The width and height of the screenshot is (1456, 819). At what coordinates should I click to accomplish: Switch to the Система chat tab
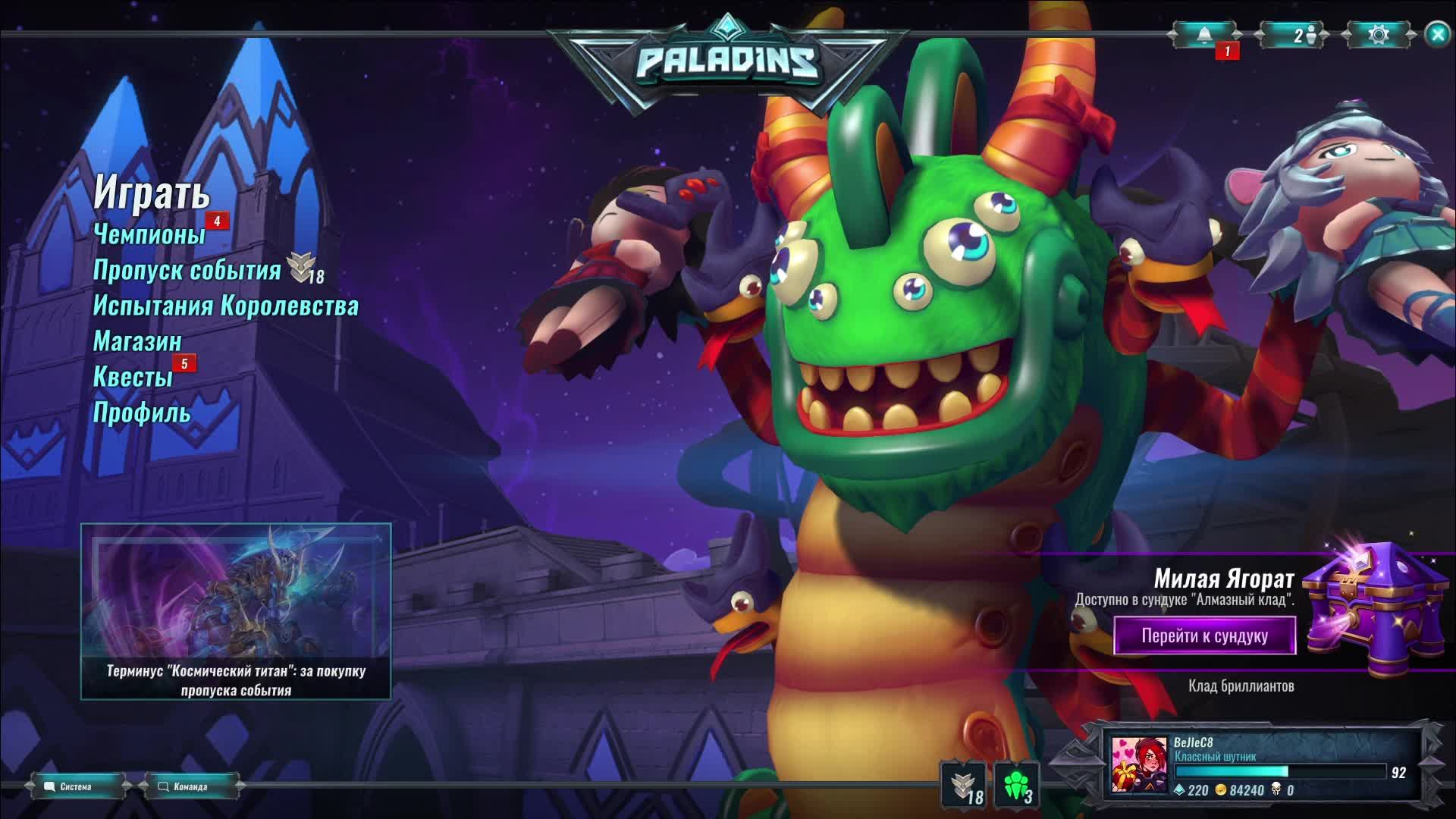(x=76, y=786)
